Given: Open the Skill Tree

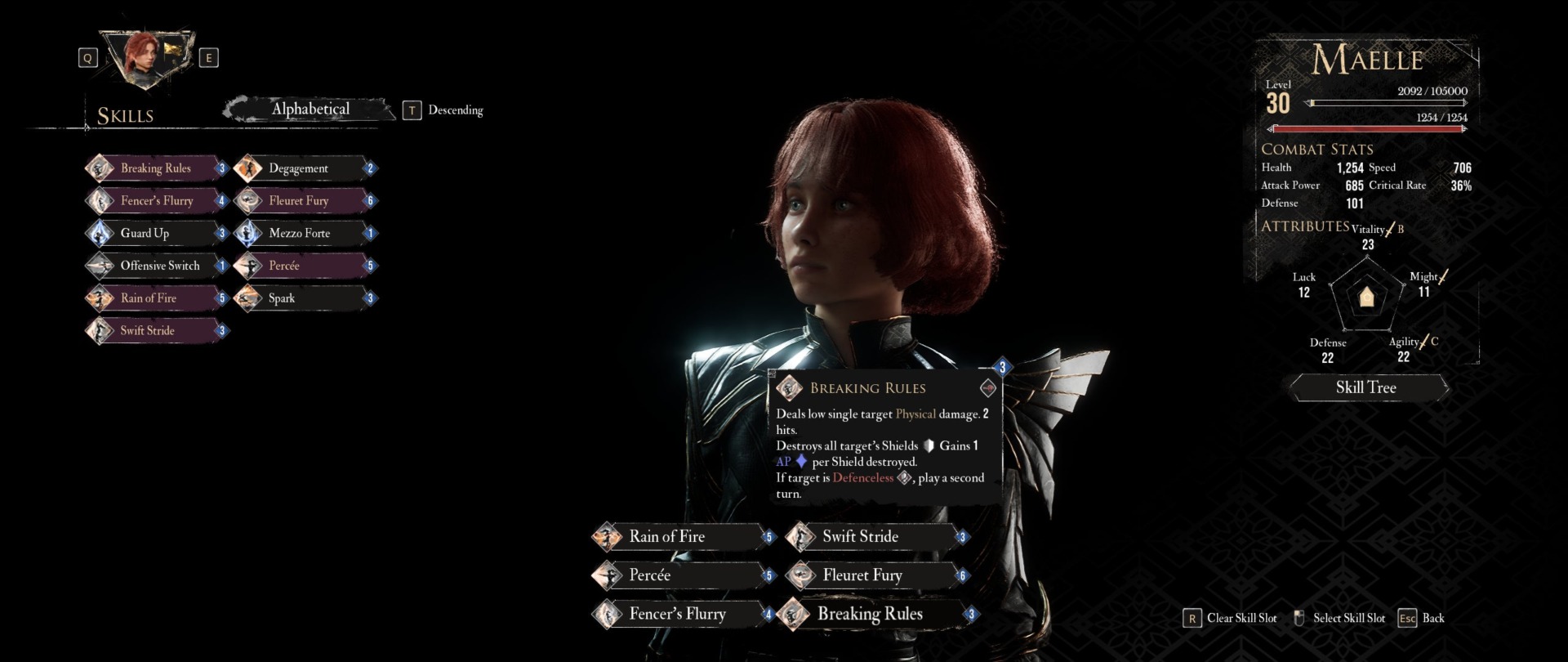Looking at the screenshot, I should 1366,387.
